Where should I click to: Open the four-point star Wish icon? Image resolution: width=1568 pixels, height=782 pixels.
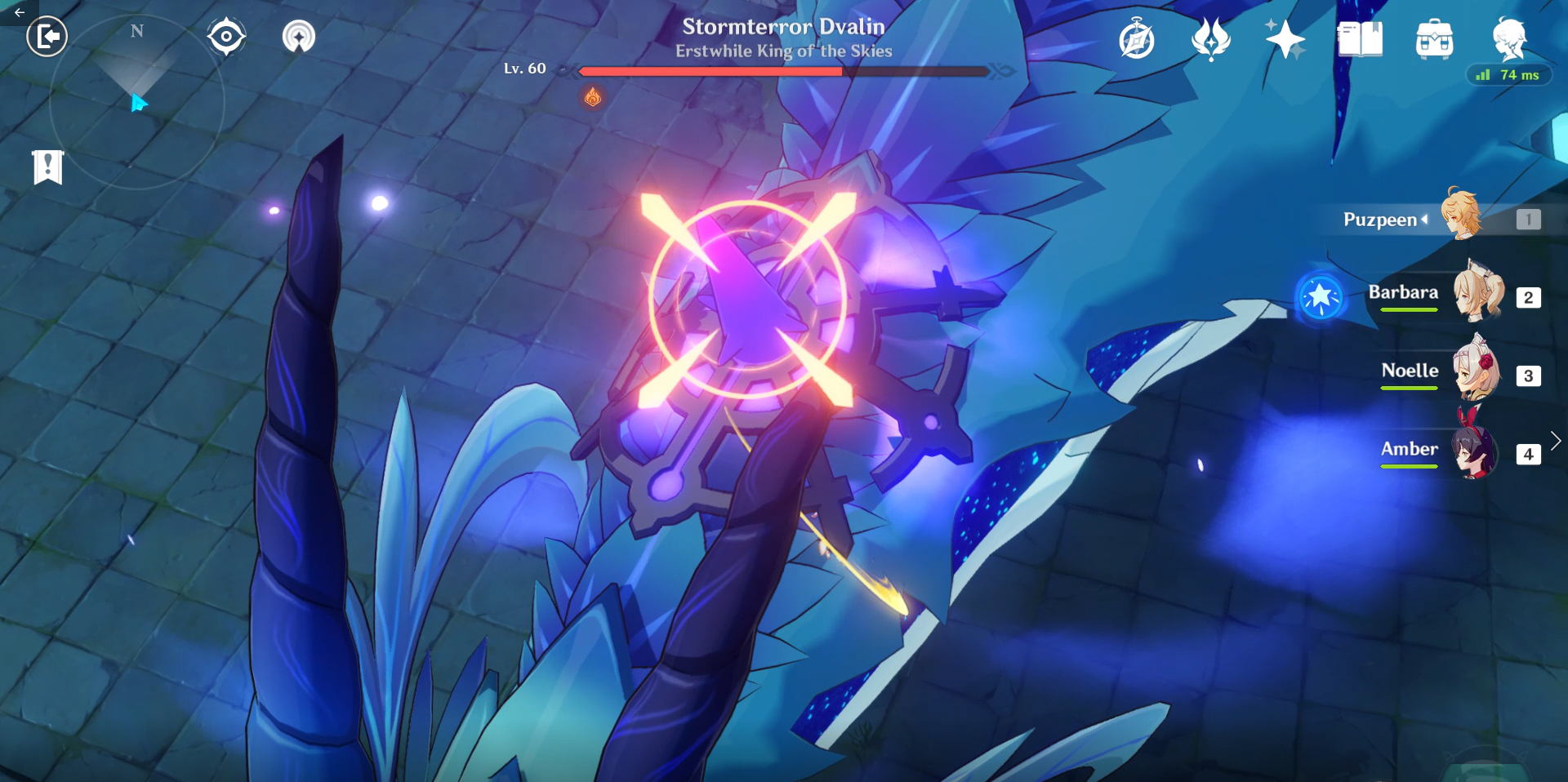click(1285, 39)
